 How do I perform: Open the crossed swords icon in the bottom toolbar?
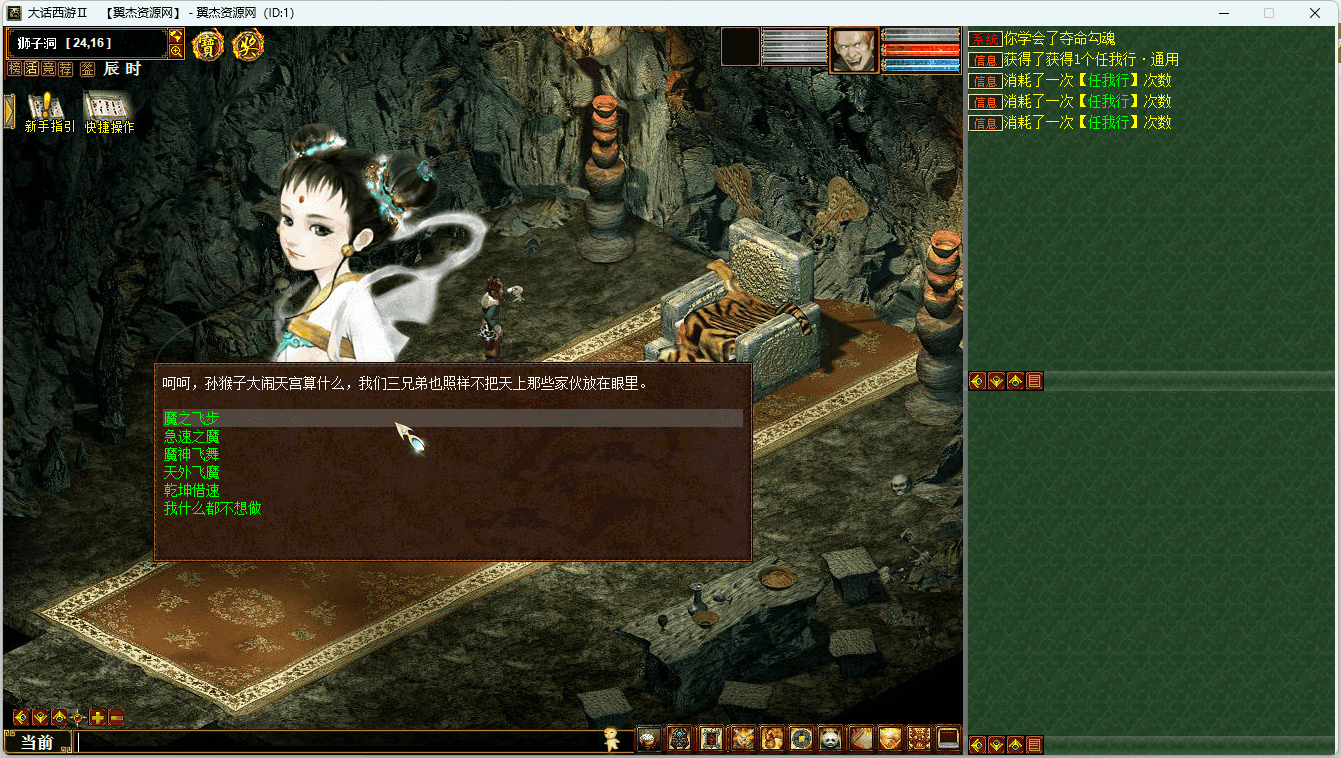point(741,739)
